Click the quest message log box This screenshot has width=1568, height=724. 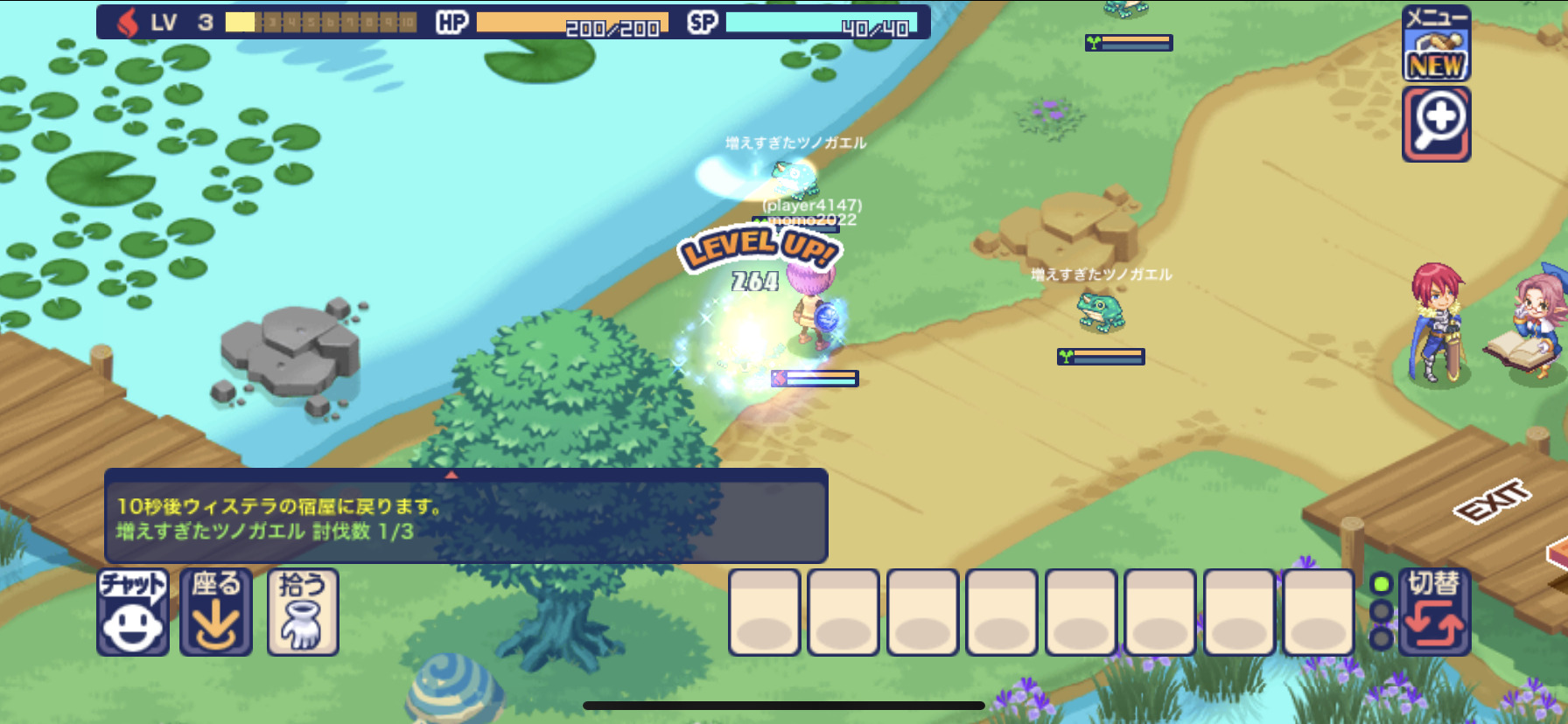pyautogui.click(x=465, y=519)
